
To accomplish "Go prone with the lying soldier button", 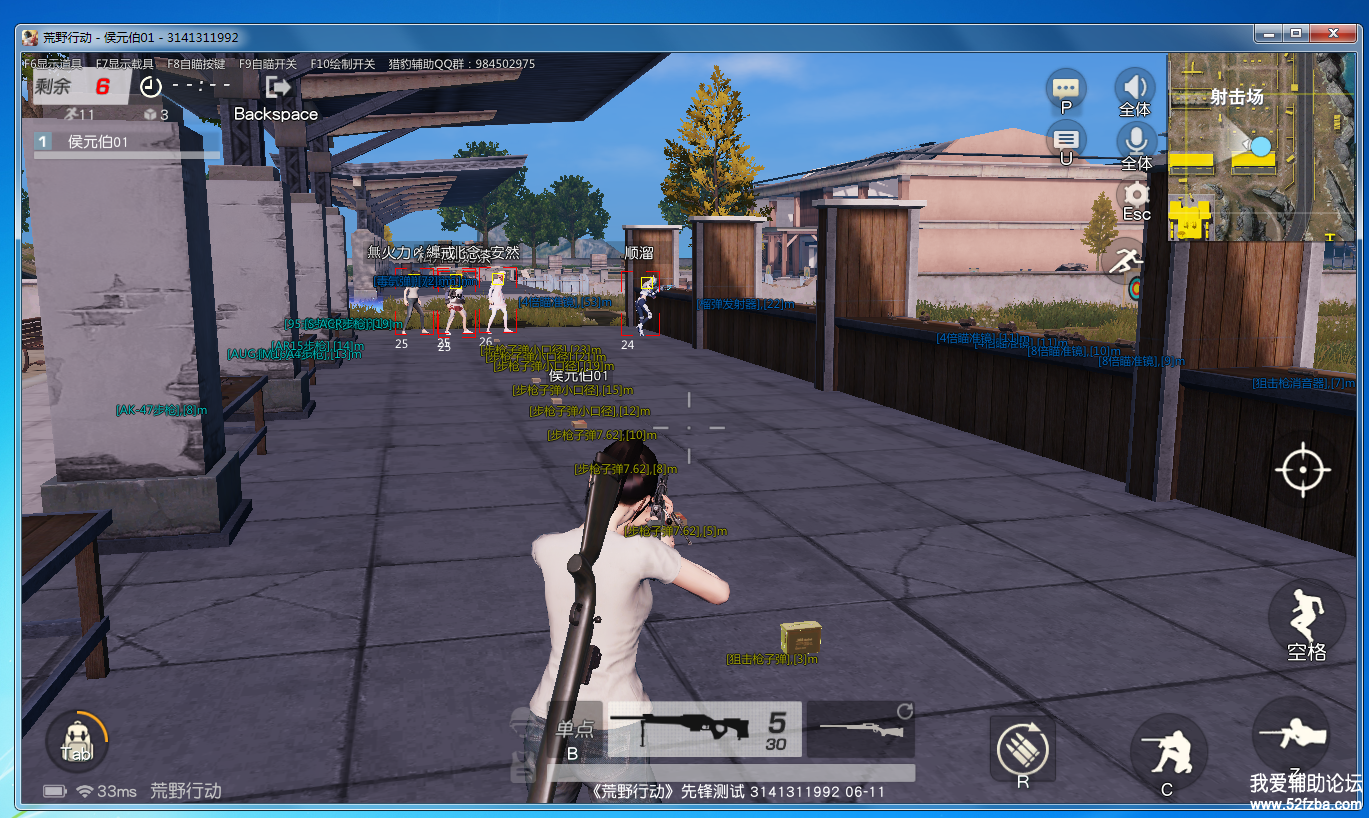I will click(x=1291, y=736).
